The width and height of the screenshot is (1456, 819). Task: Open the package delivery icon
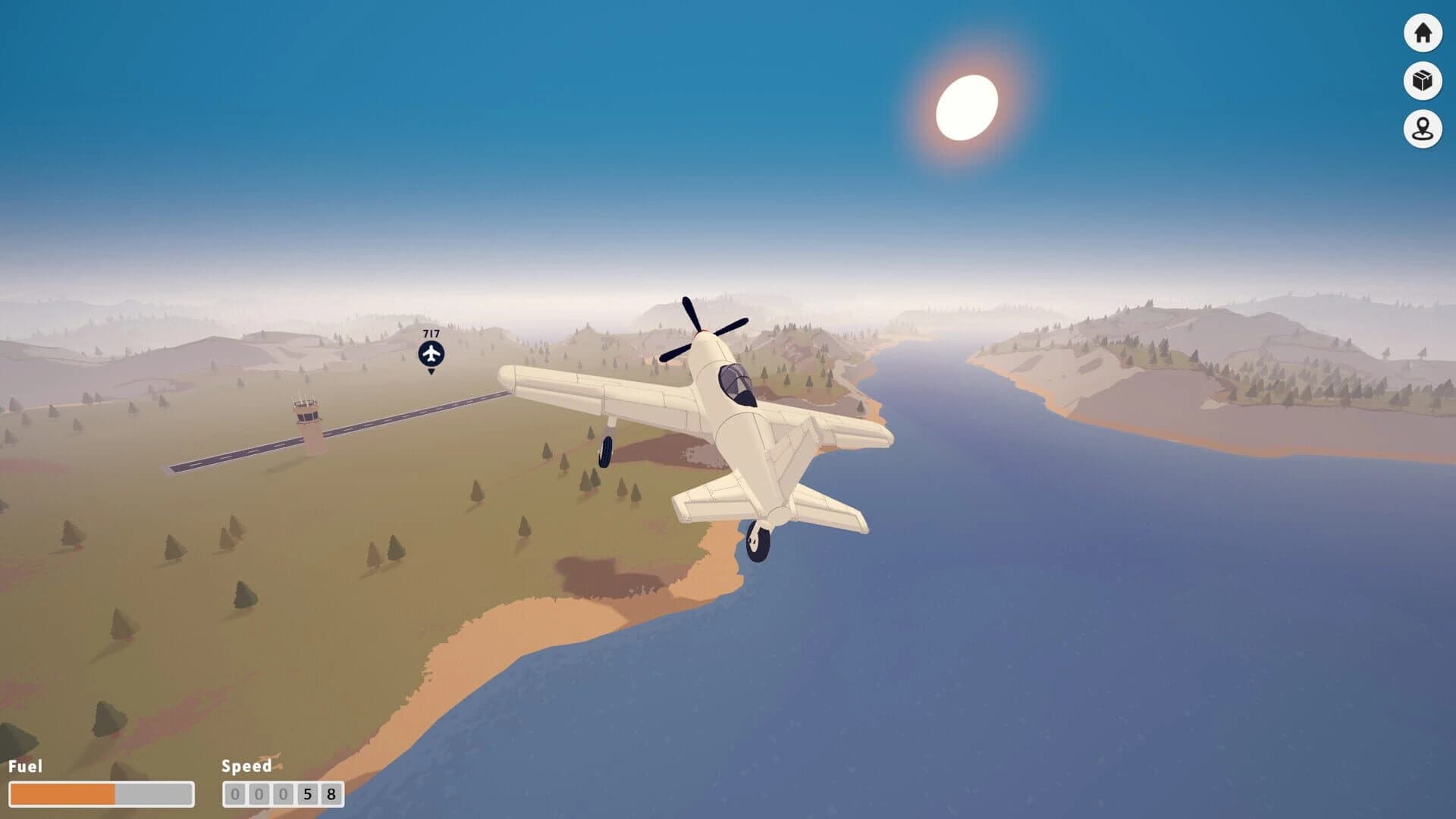click(1423, 80)
